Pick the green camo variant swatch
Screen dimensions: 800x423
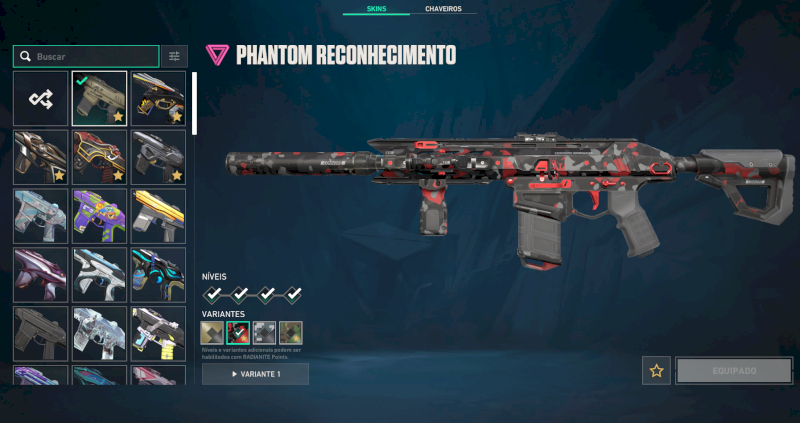290,333
